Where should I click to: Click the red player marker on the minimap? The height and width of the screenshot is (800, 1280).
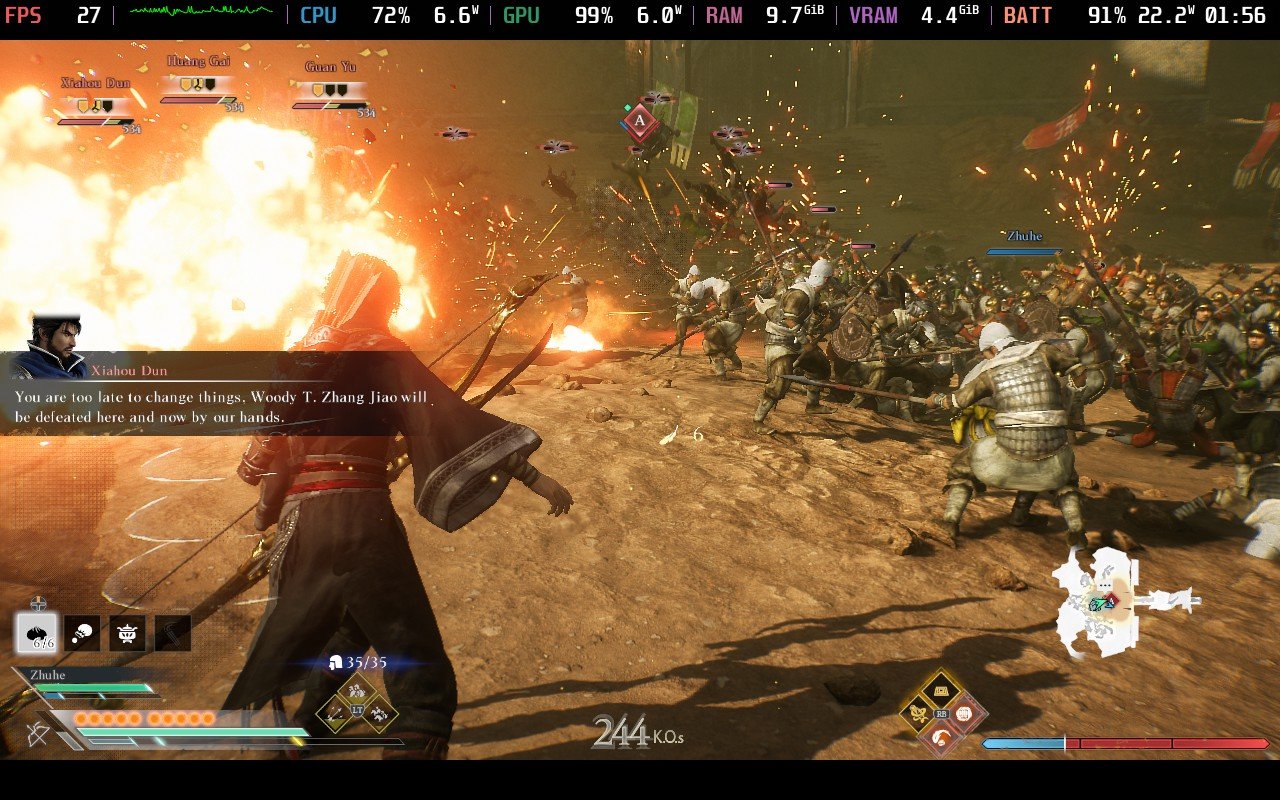coord(1110,600)
